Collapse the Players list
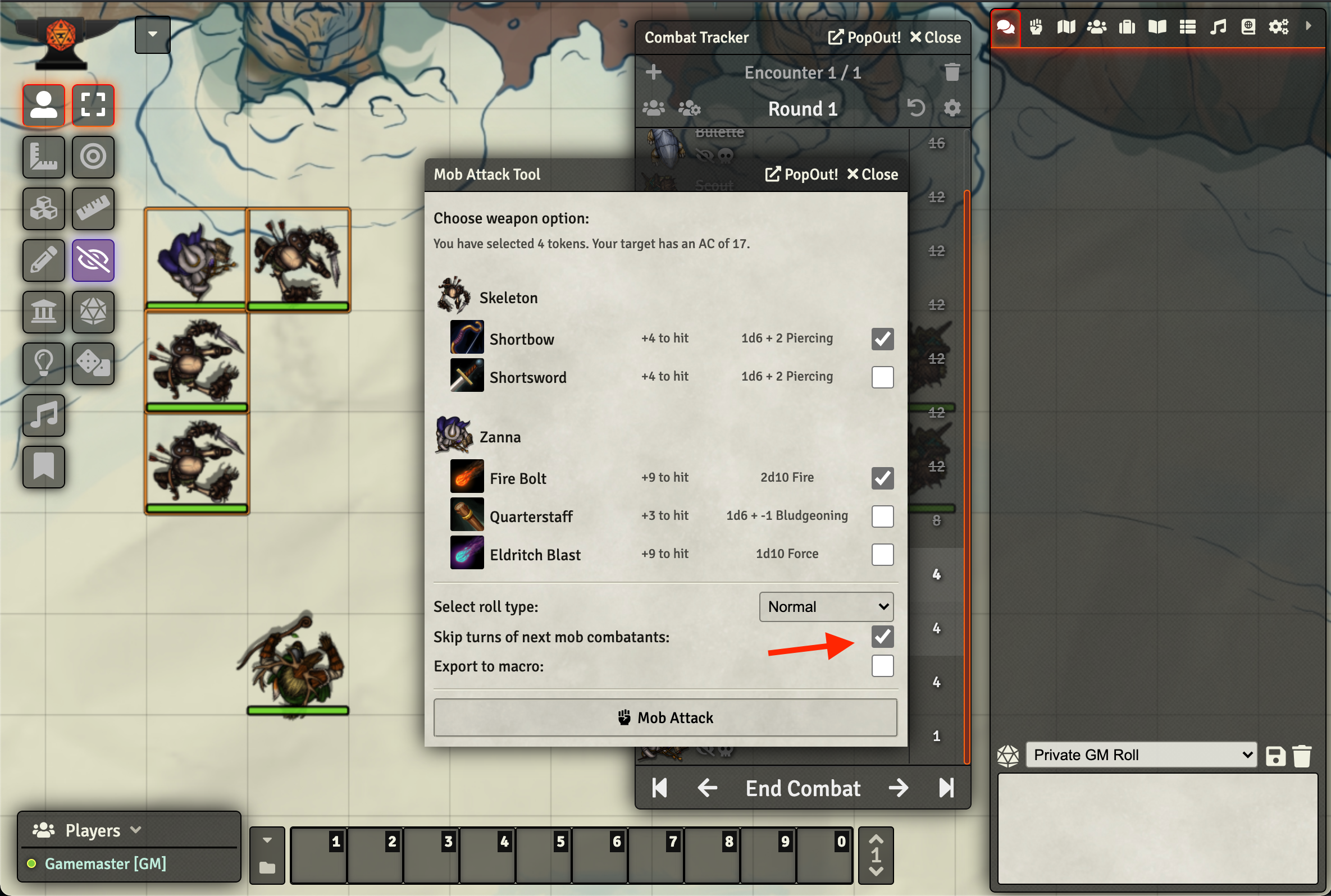This screenshot has height=896, width=1331. coord(136,830)
